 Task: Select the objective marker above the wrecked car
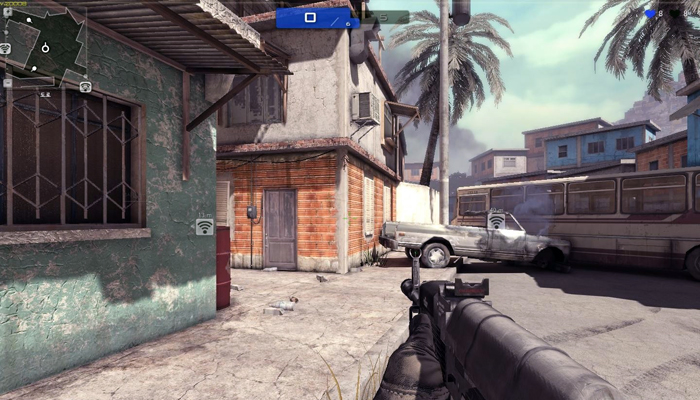tap(496, 219)
